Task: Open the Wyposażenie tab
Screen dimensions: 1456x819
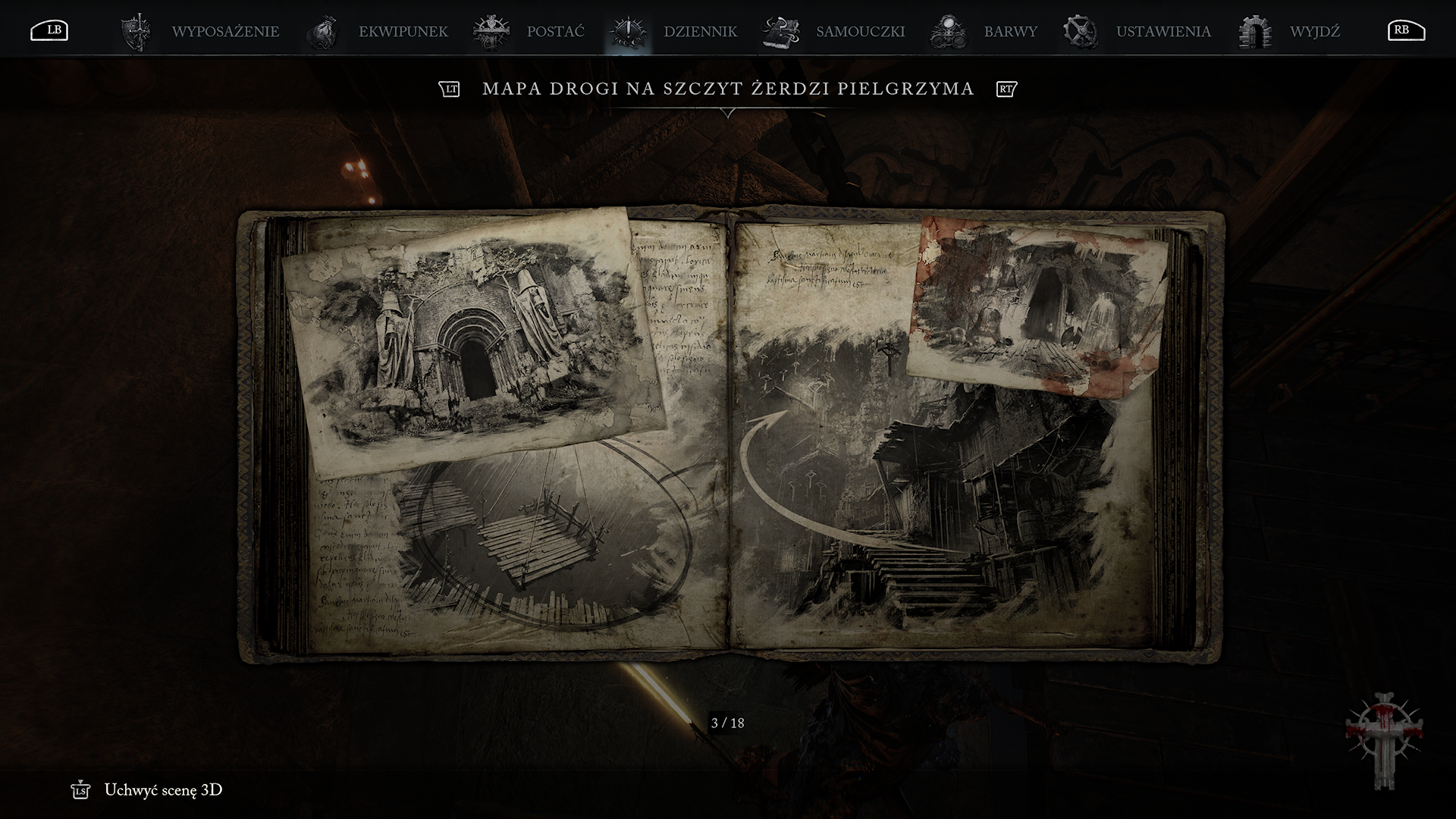Action: coord(224,32)
